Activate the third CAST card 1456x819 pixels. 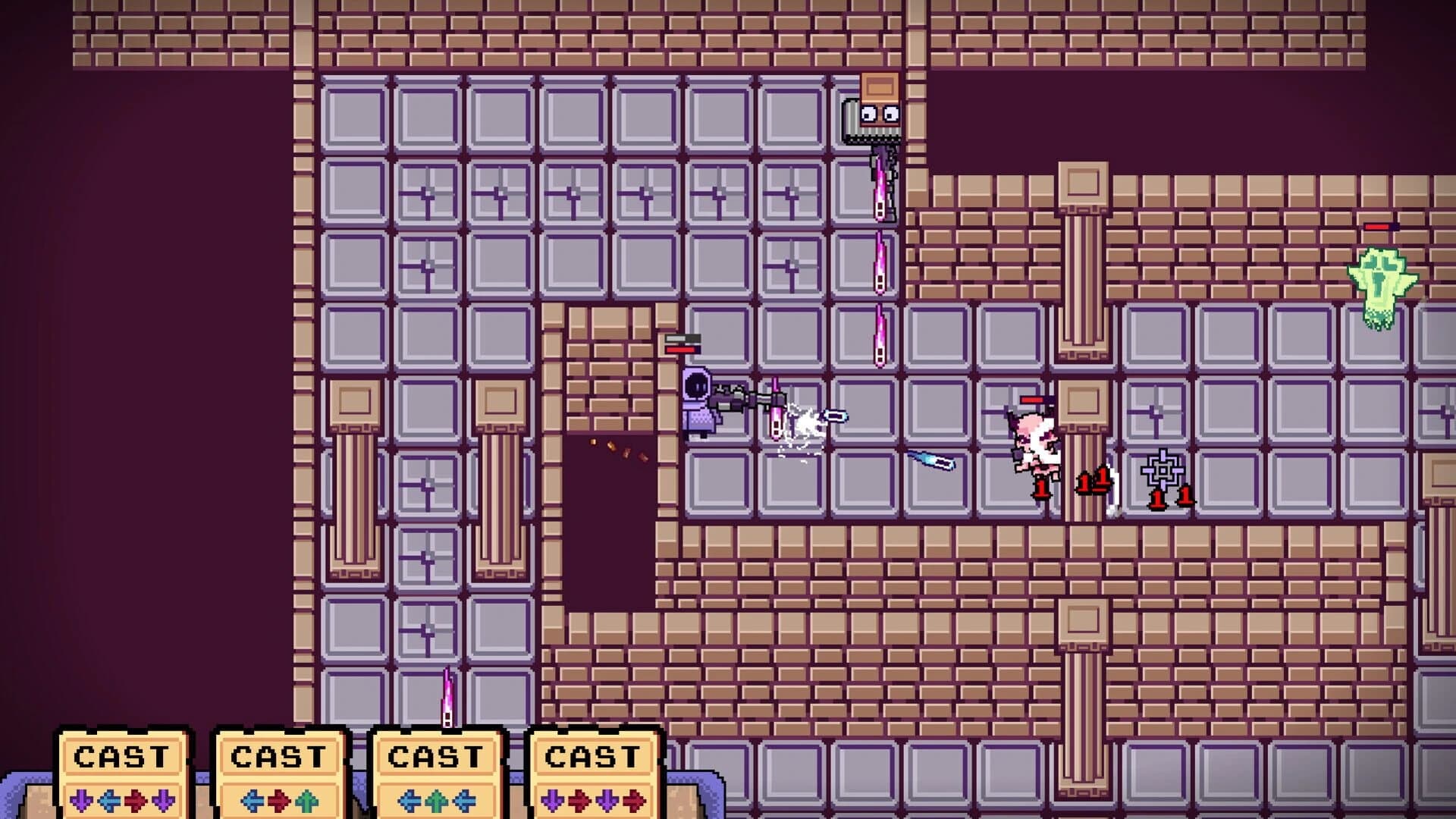pyautogui.click(x=436, y=756)
